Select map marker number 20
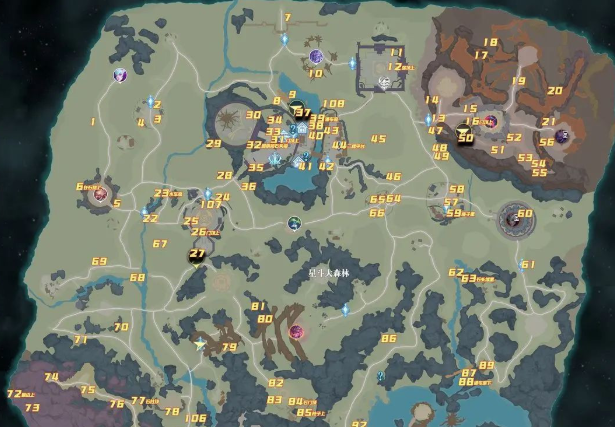The image size is (615, 427). (x=555, y=90)
